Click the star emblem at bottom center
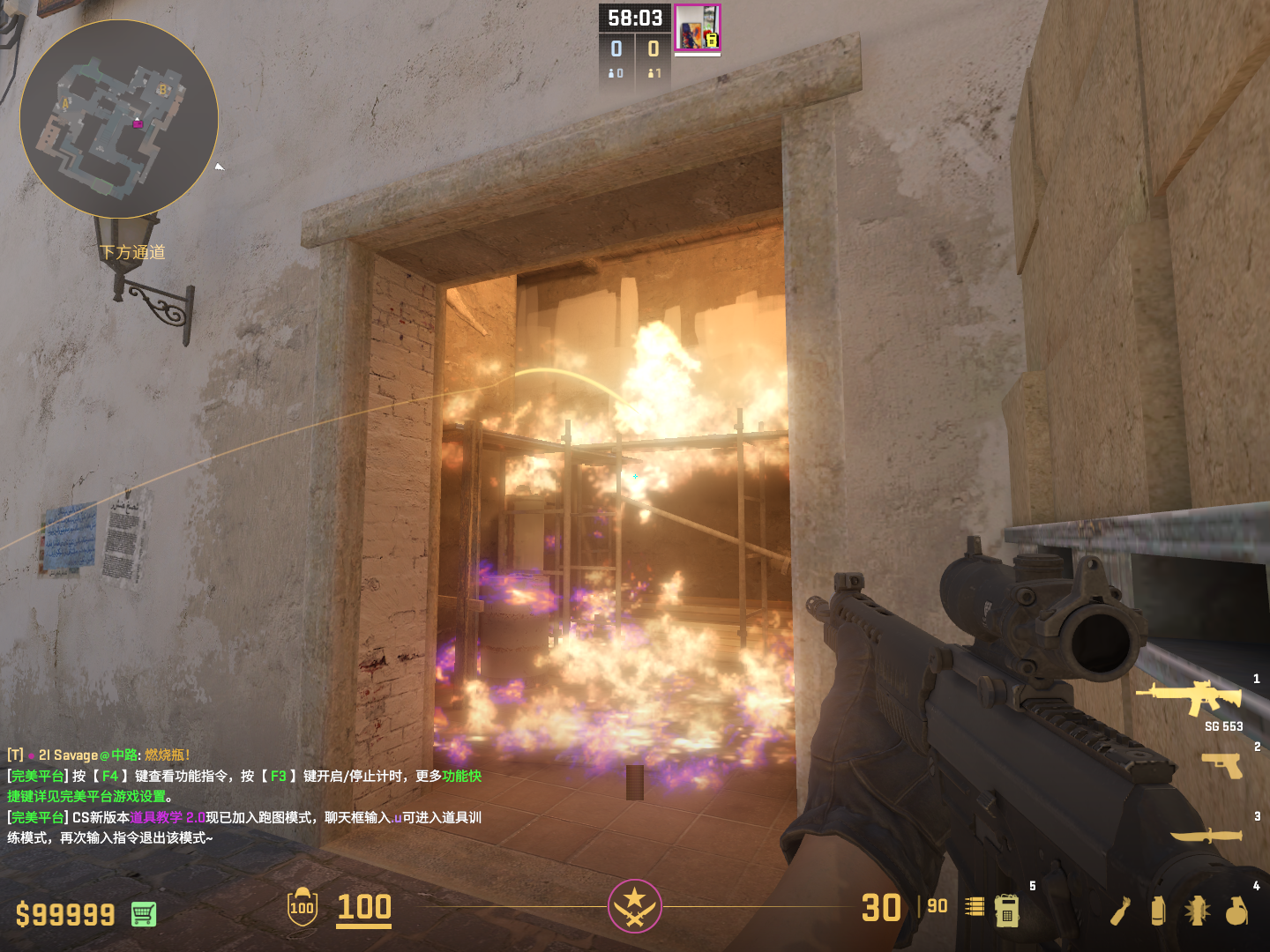1270x952 pixels. coord(634,905)
